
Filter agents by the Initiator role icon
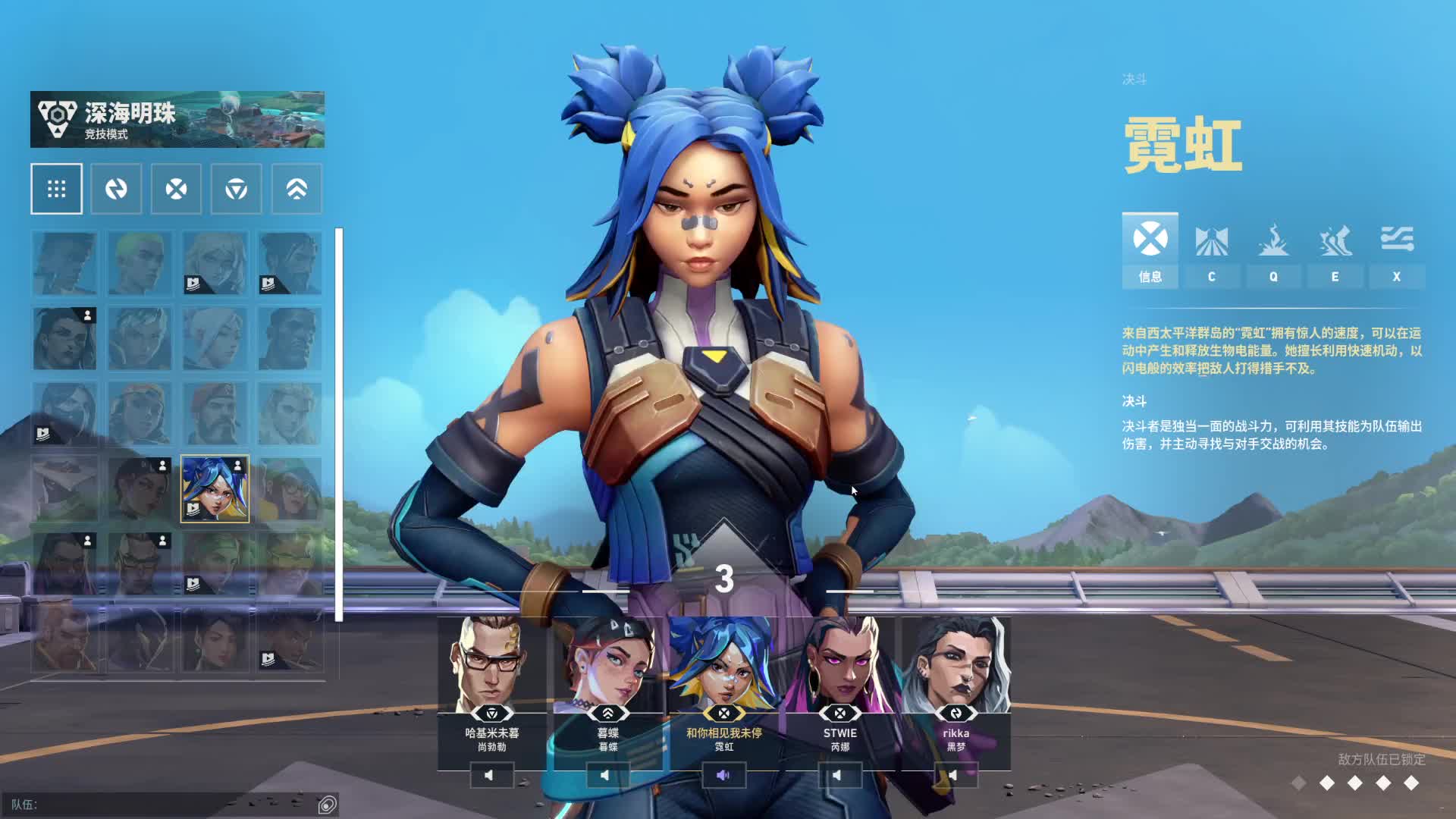click(116, 189)
